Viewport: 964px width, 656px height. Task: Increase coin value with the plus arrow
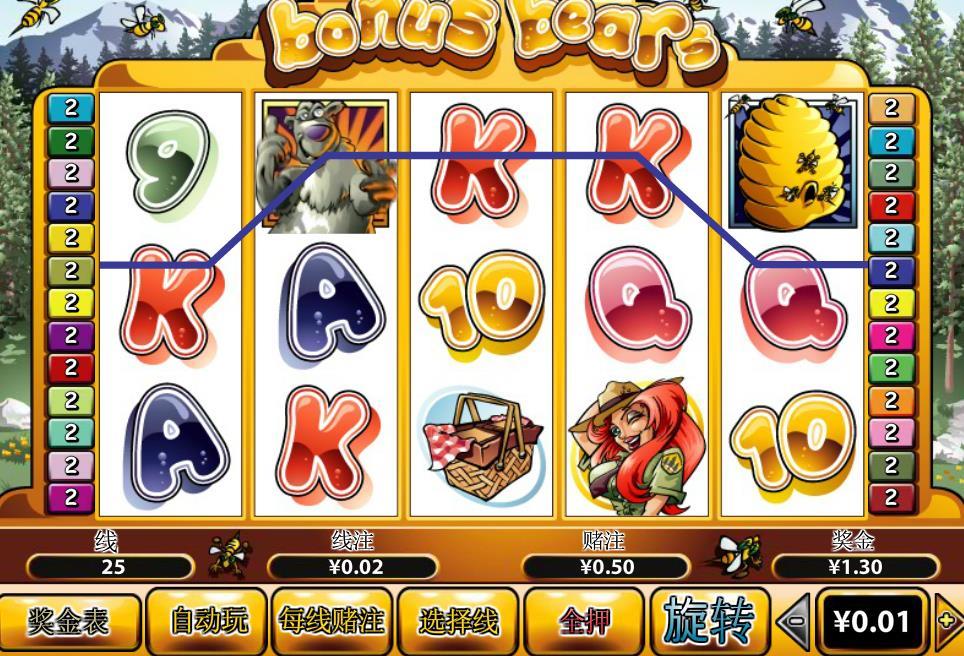(x=948, y=622)
